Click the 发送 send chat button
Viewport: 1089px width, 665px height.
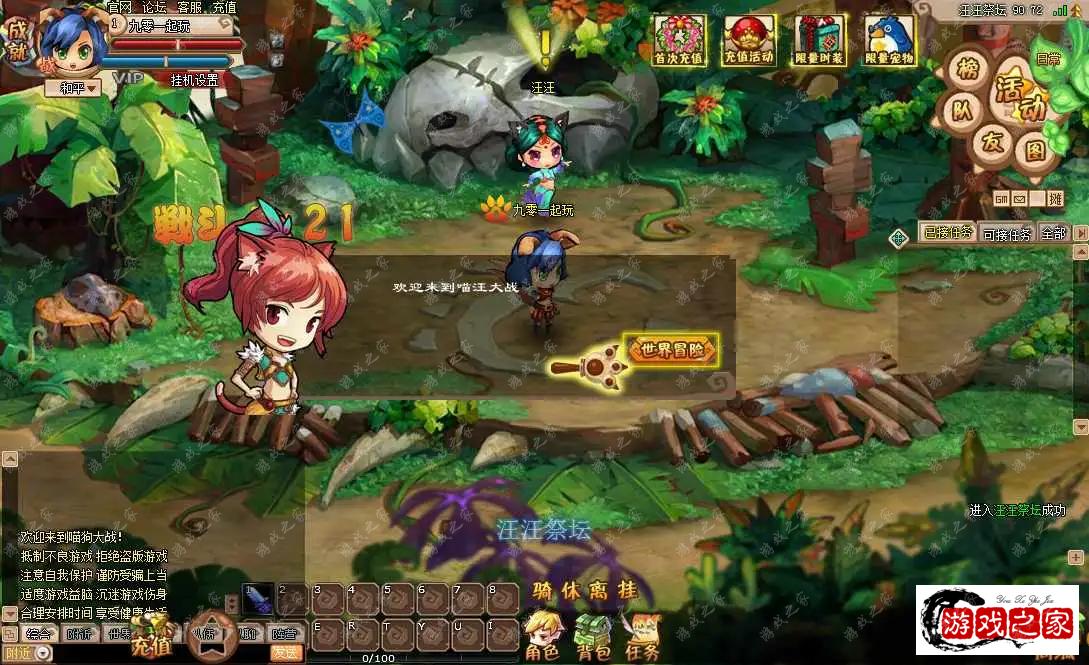coord(286,652)
